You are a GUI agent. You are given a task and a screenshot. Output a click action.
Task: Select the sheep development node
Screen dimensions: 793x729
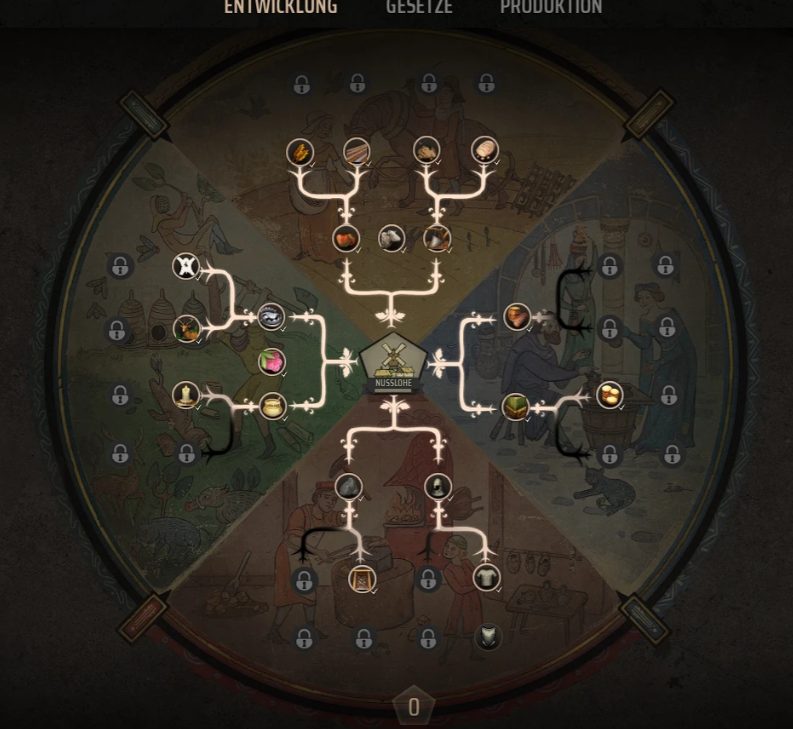[392, 238]
